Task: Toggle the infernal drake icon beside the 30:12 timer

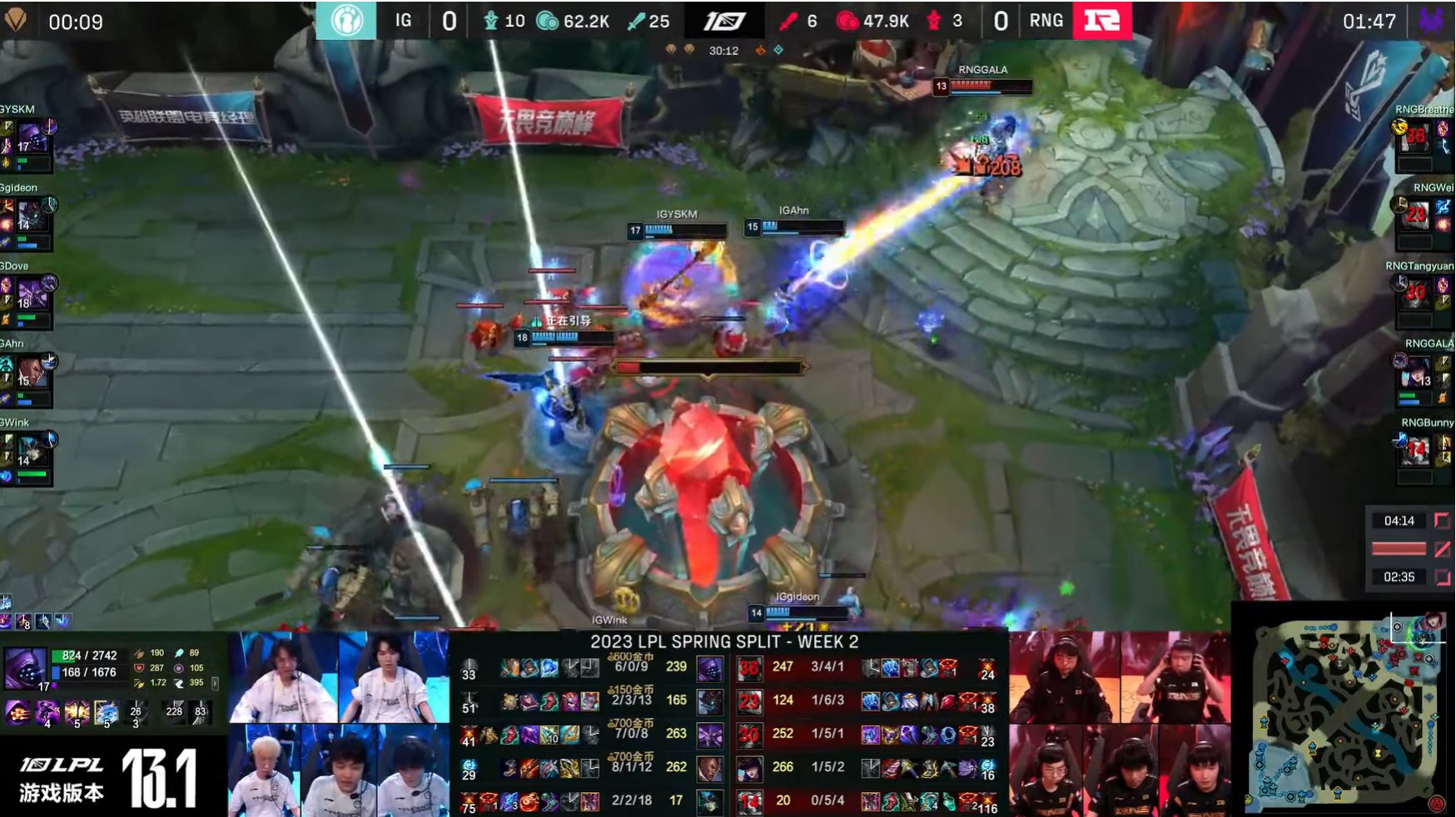Action: (761, 51)
